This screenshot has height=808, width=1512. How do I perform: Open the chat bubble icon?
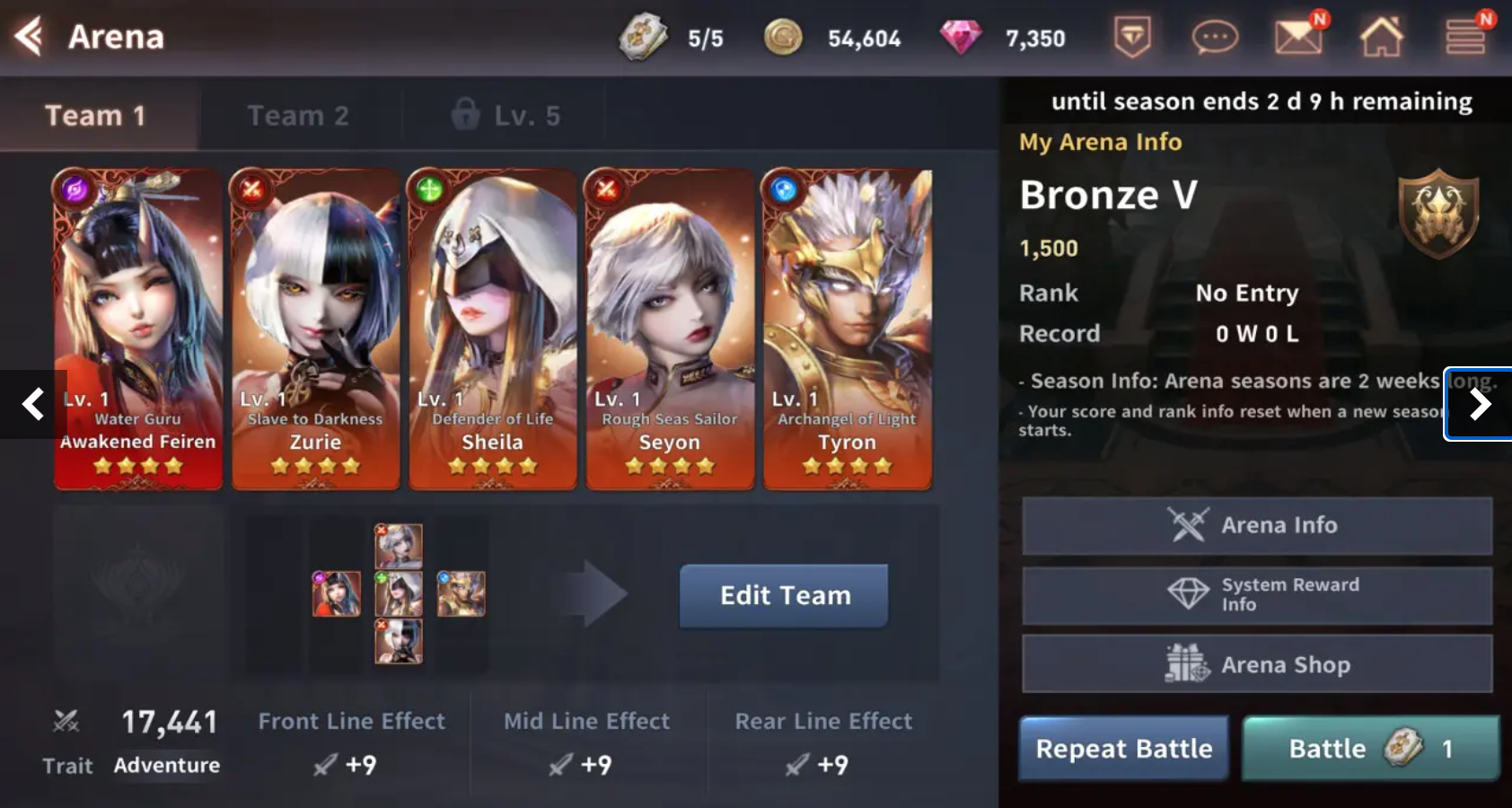click(1214, 38)
